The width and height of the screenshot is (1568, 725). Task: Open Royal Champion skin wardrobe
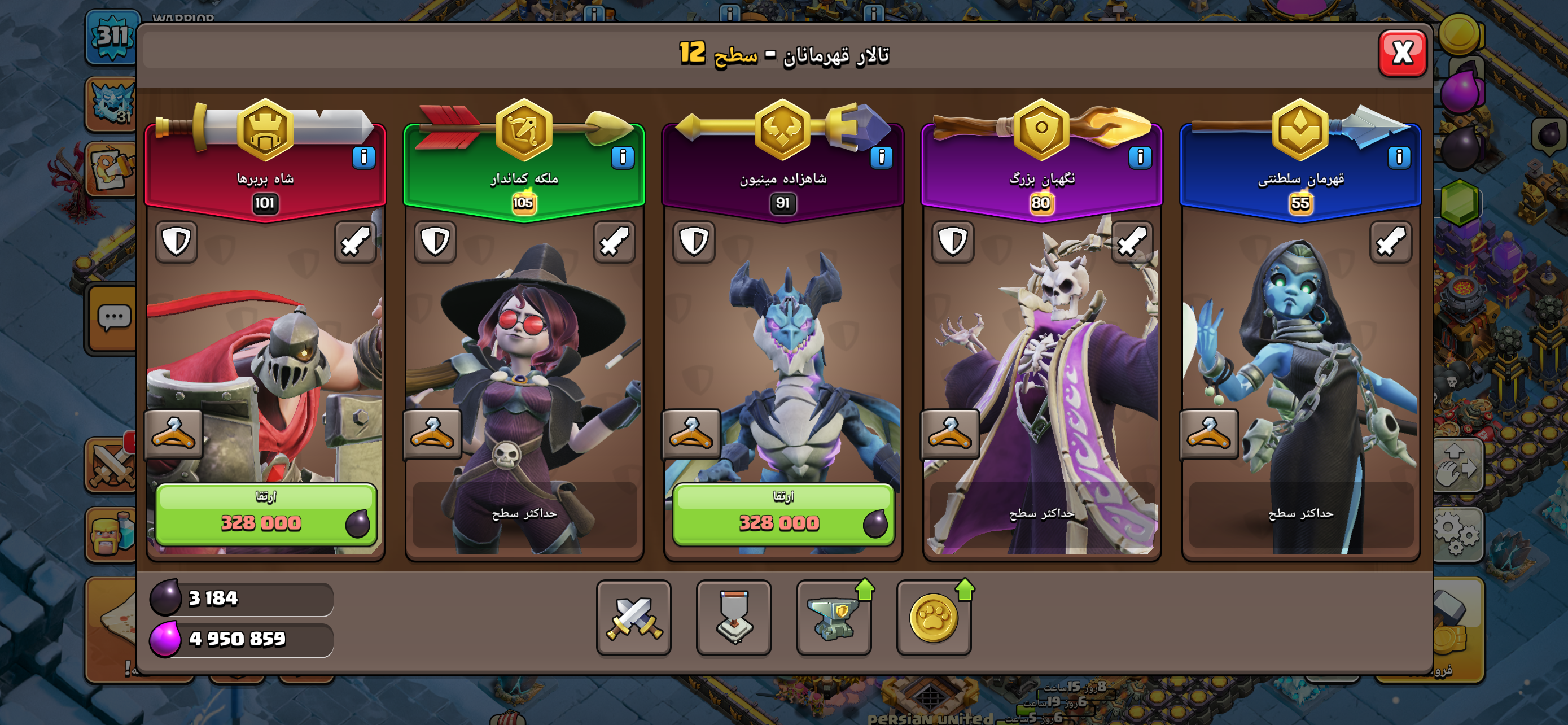pyautogui.click(x=1209, y=434)
